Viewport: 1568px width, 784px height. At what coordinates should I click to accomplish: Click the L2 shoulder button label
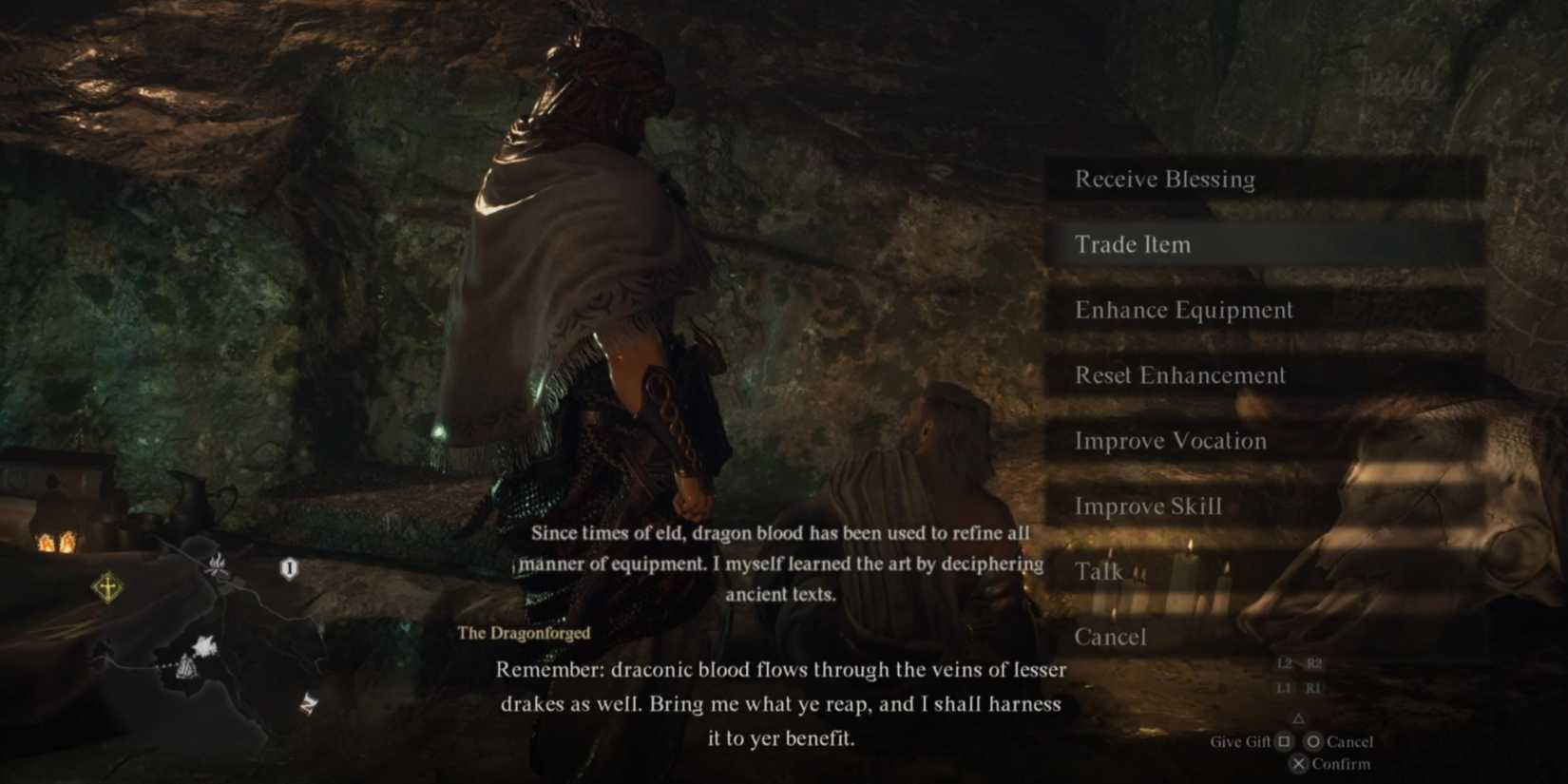click(x=1285, y=664)
